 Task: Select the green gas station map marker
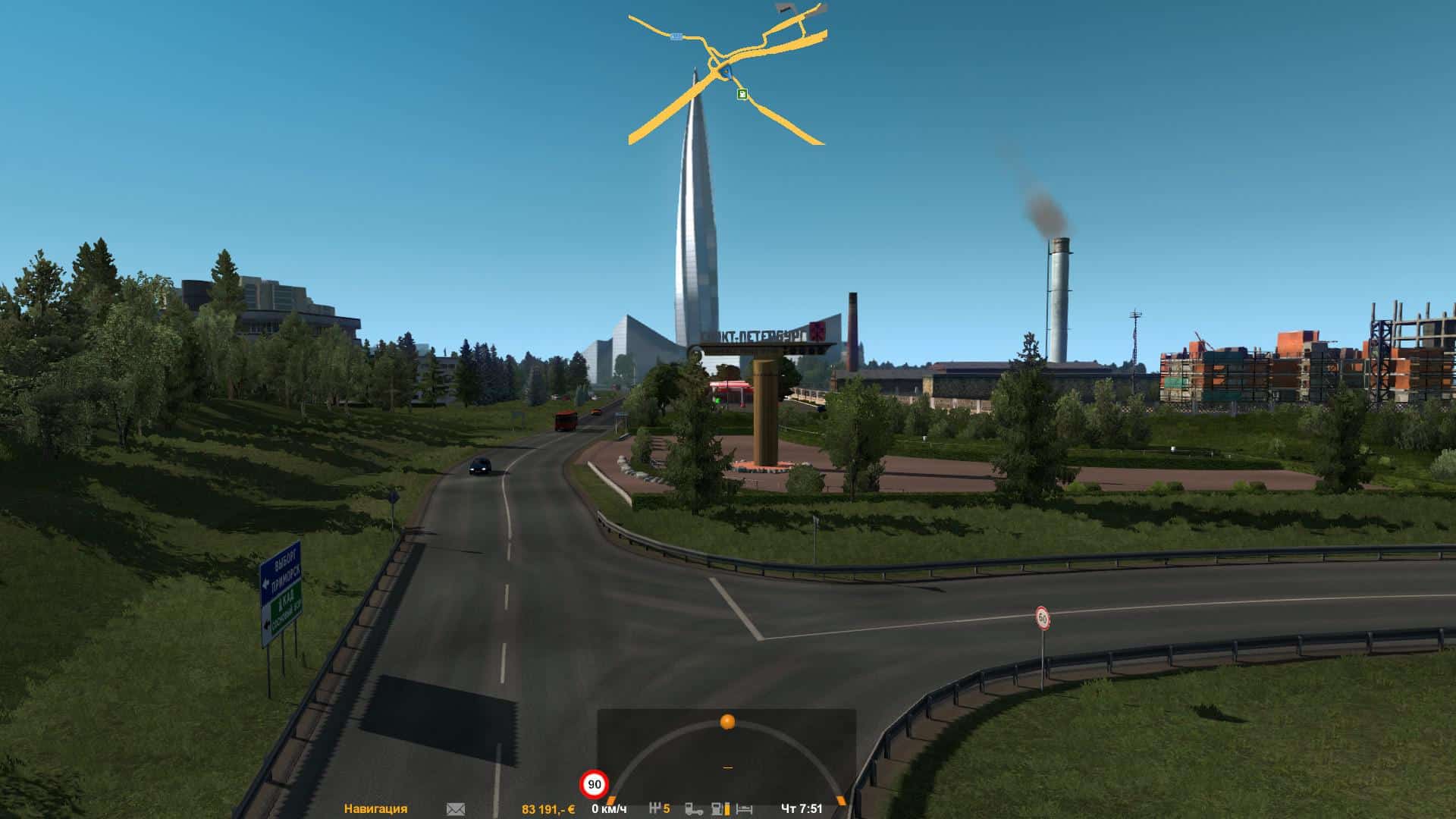tap(742, 94)
